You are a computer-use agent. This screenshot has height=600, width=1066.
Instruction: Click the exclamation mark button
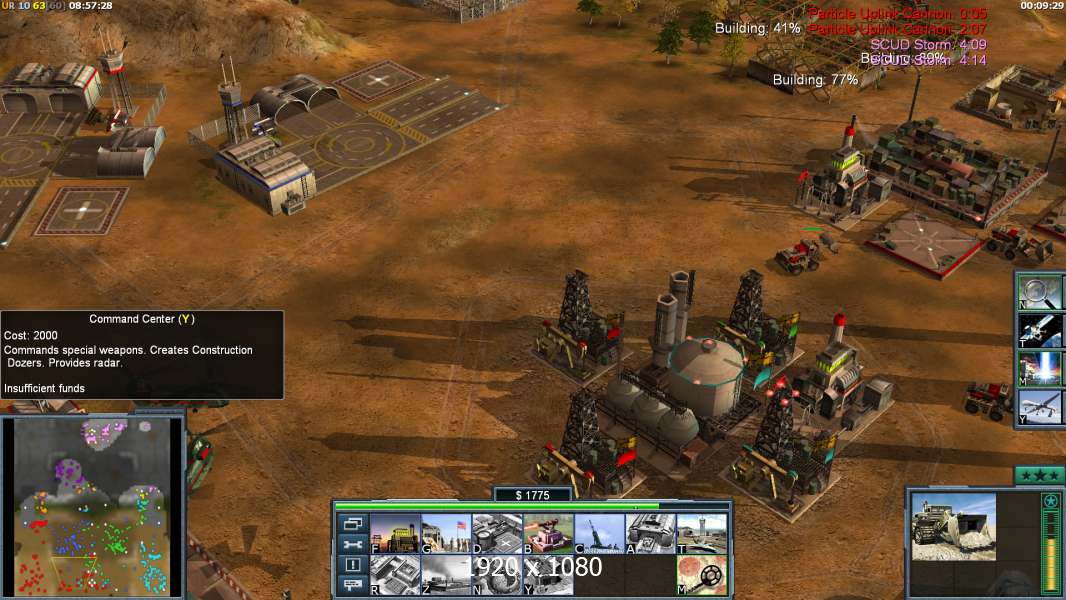click(353, 565)
